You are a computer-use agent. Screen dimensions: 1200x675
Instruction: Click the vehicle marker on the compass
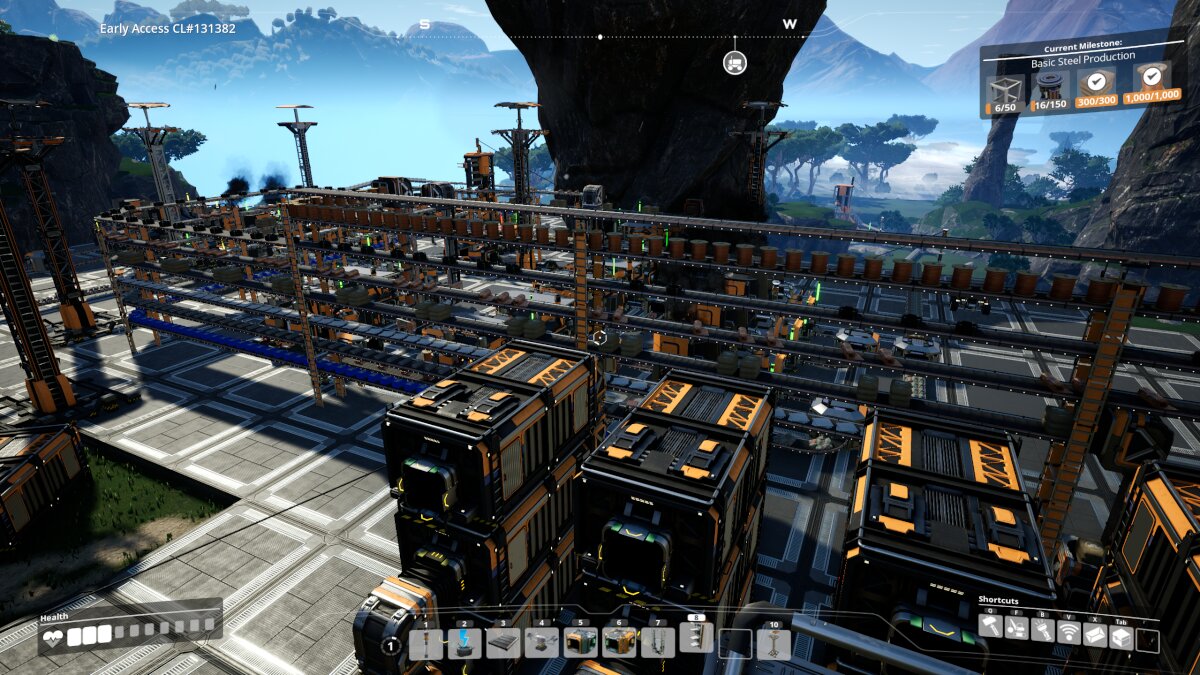pyautogui.click(x=735, y=63)
